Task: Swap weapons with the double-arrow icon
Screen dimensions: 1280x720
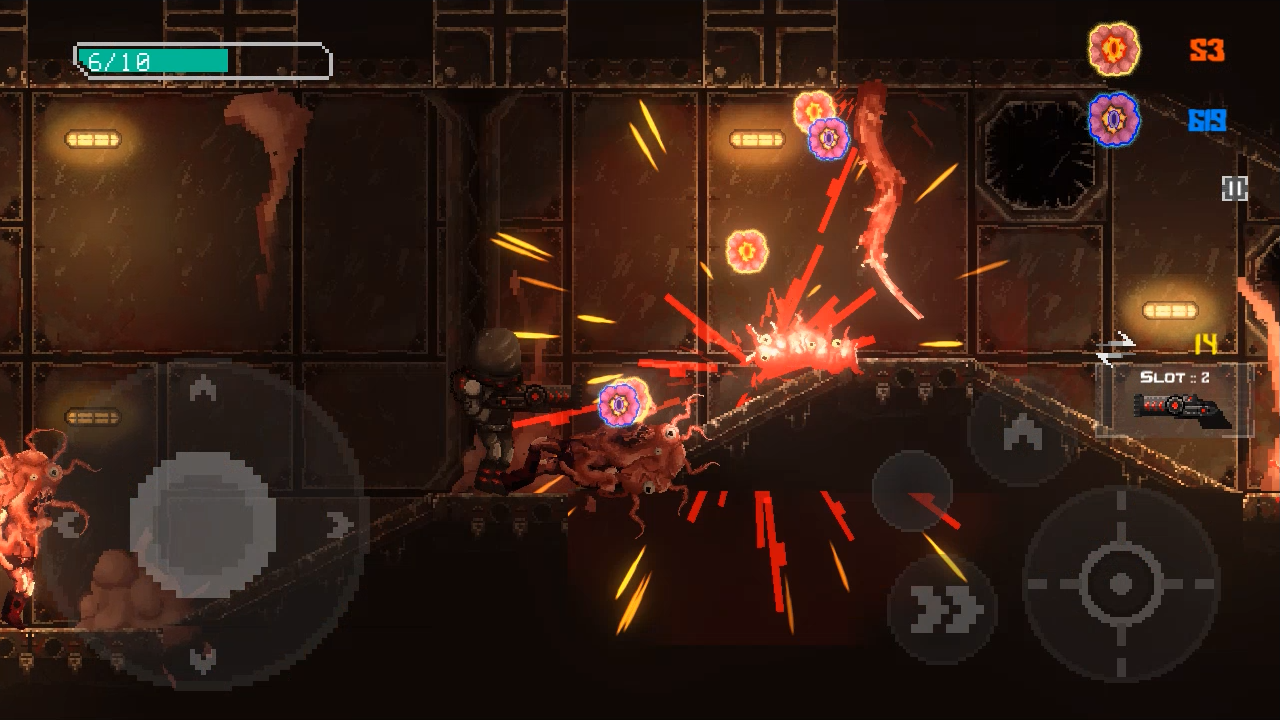Action: [1115, 349]
